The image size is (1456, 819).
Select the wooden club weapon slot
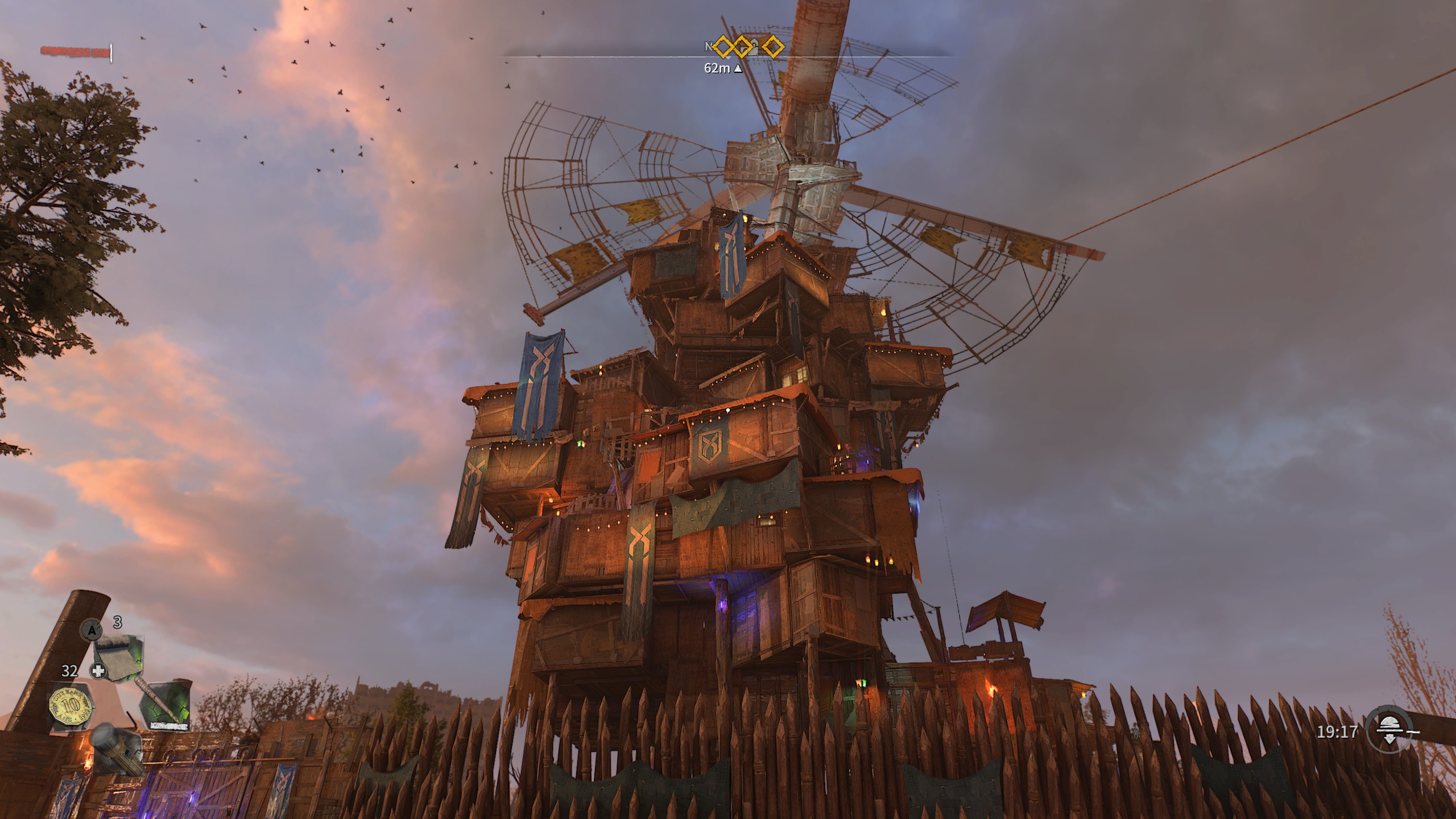pyautogui.click(x=166, y=705)
